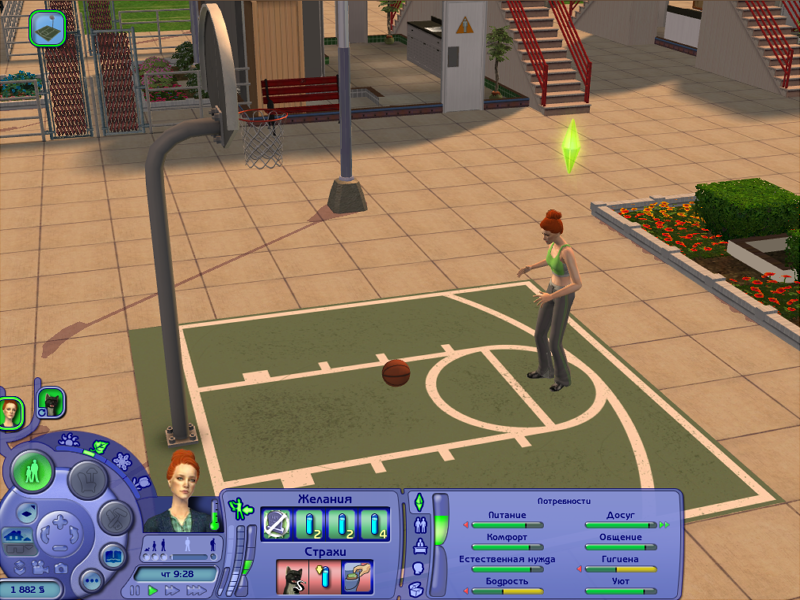This screenshot has height=600, width=800.
Task: Select the cat-related fear in Страхи
Action: (291, 577)
